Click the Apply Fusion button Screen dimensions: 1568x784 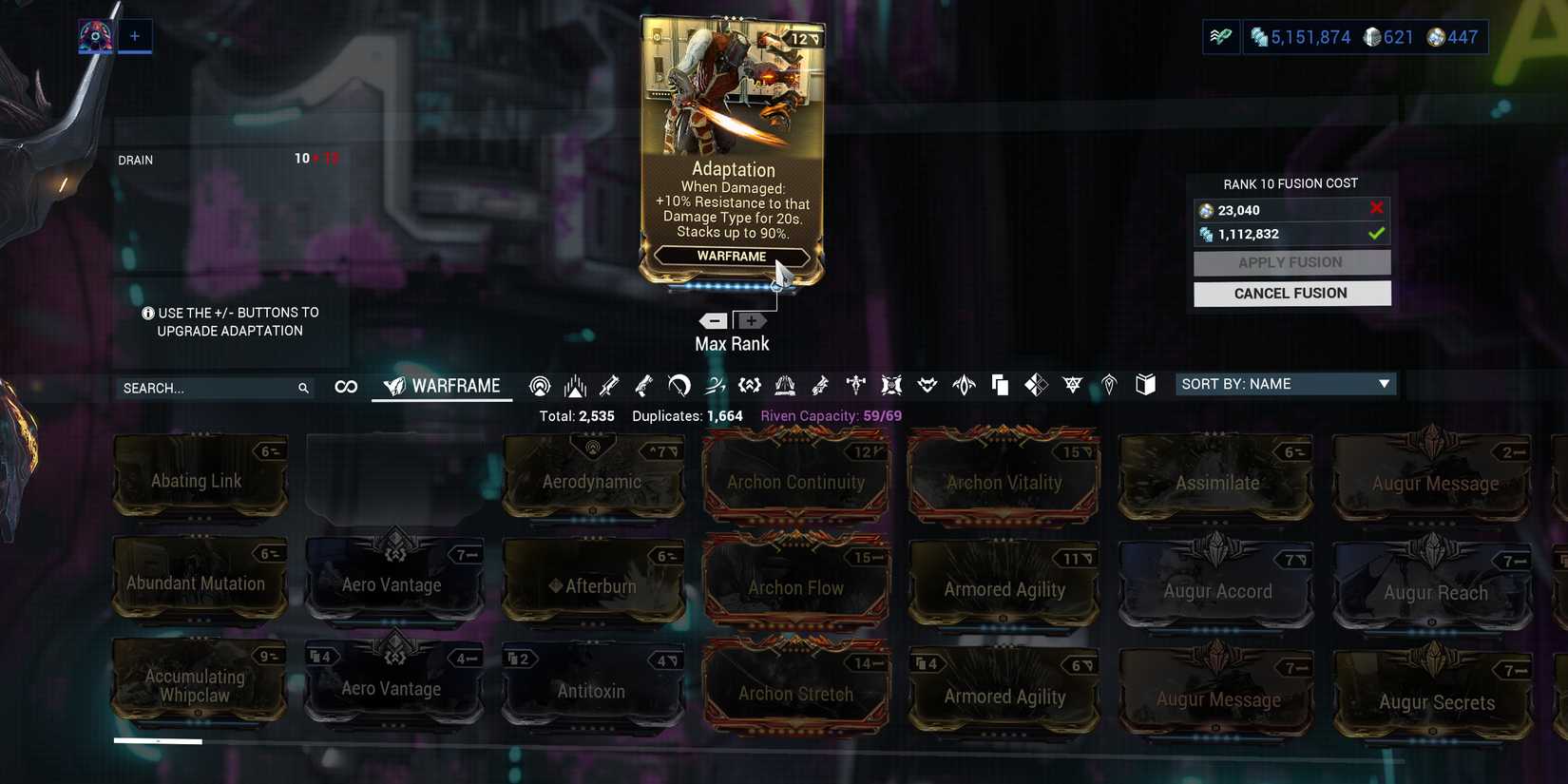(1291, 262)
